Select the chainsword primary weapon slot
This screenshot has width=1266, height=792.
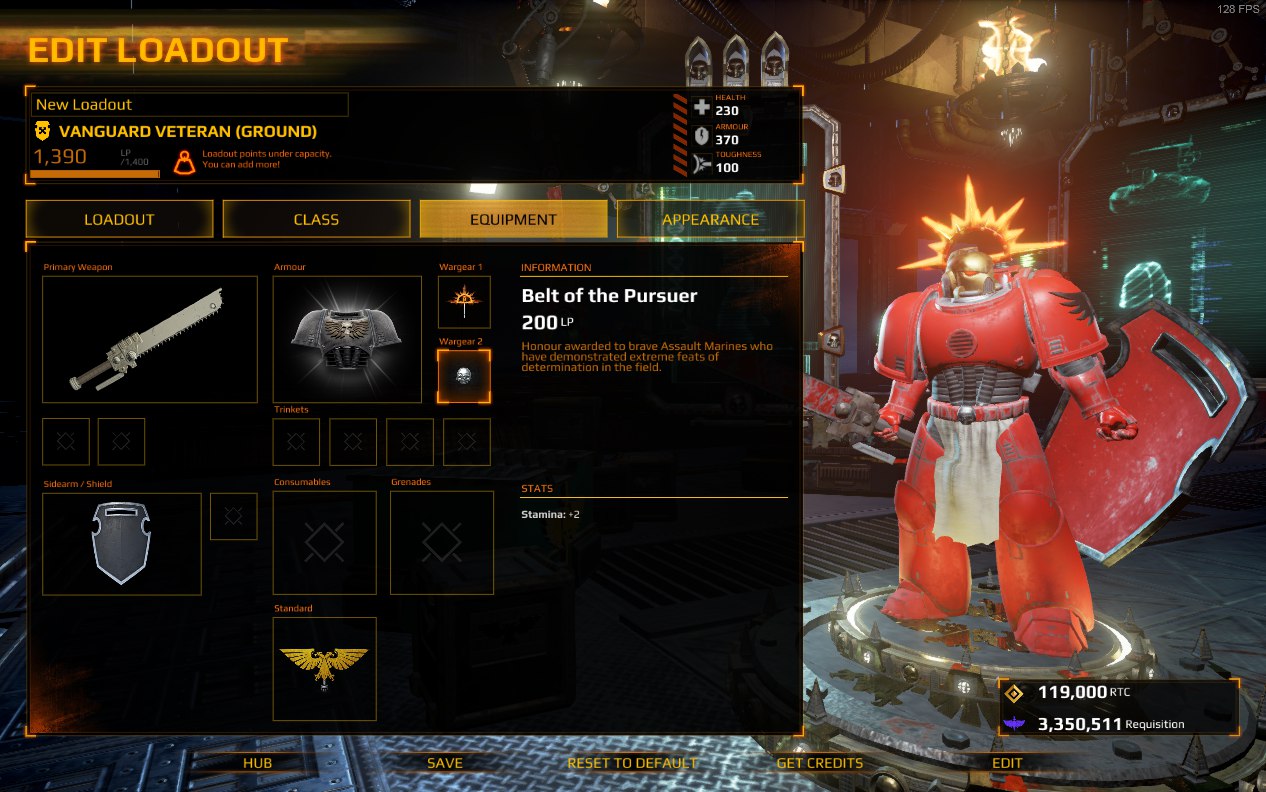(x=150, y=339)
